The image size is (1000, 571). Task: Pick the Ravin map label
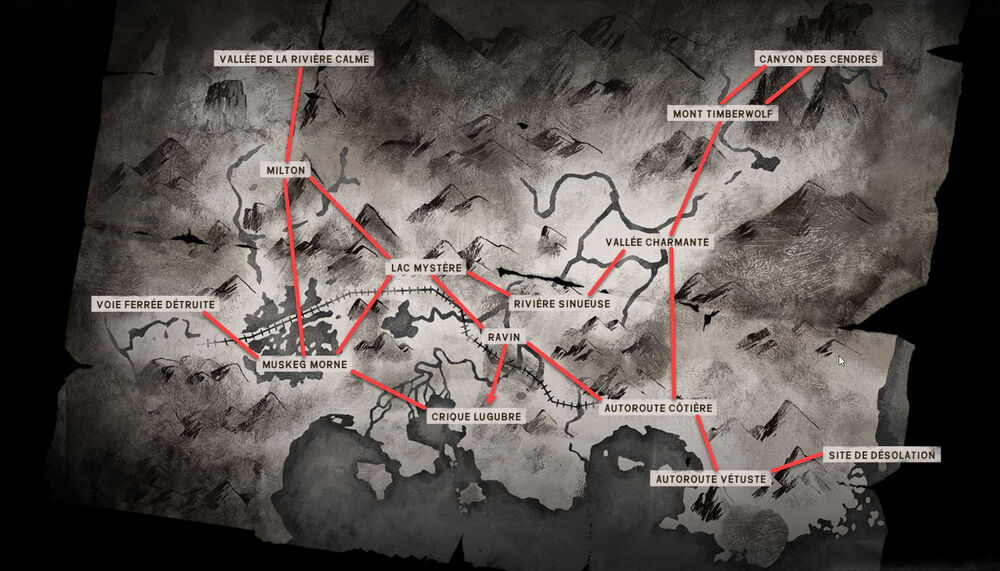[x=502, y=339]
